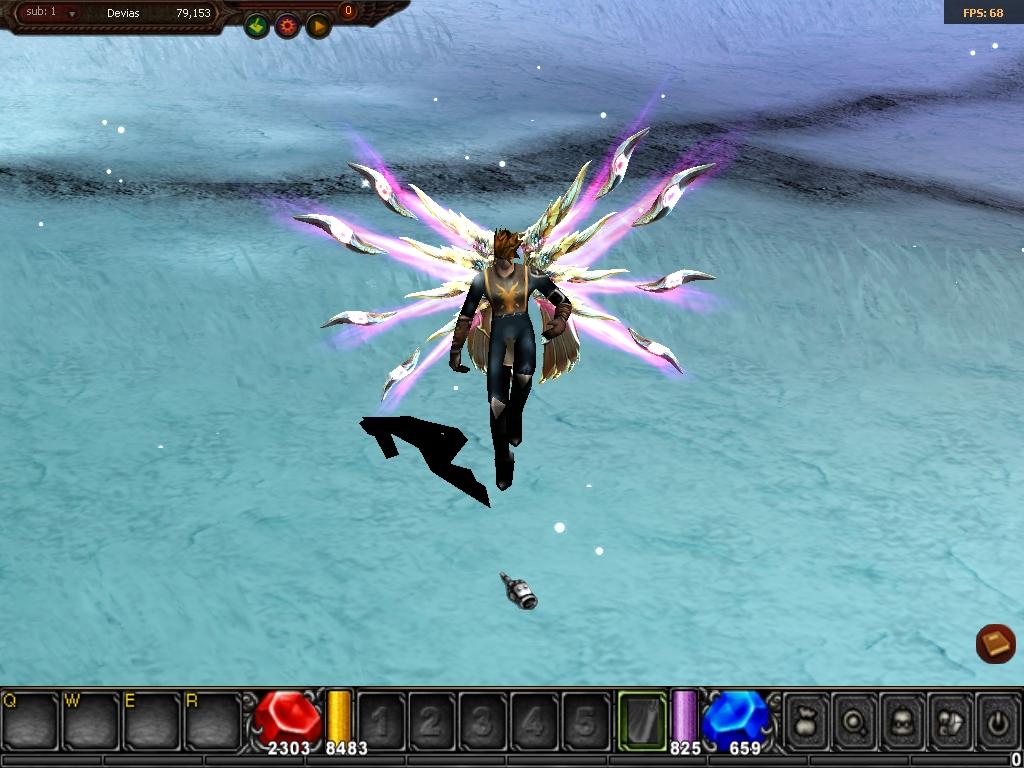This screenshot has width=1024, height=768.
Task: Choose hotbar slot number 5
Action: pos(585,720)
